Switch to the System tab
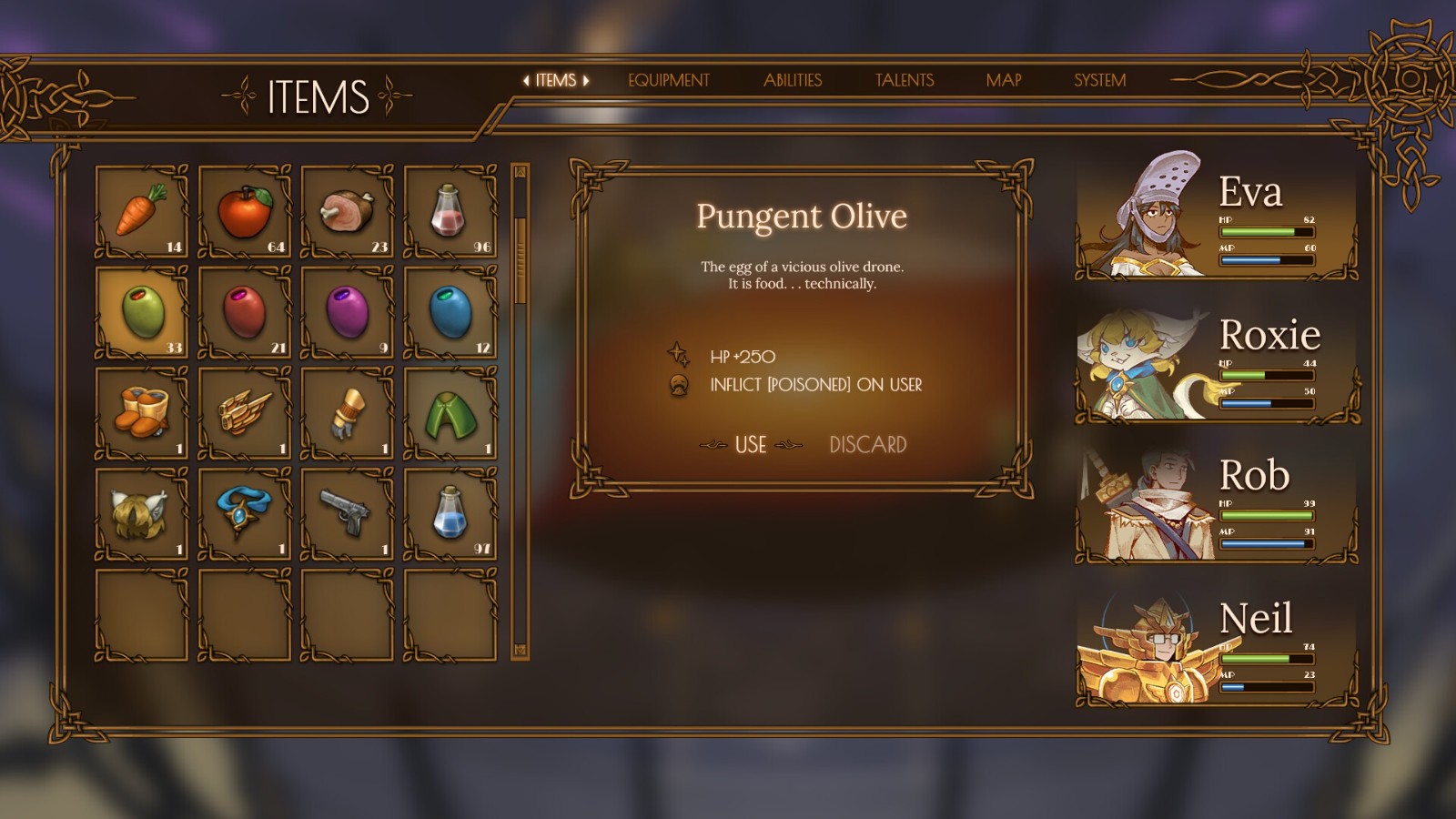Image resolution: width=1456 pixels, height=819 pixels. [x=1099, y=80]
